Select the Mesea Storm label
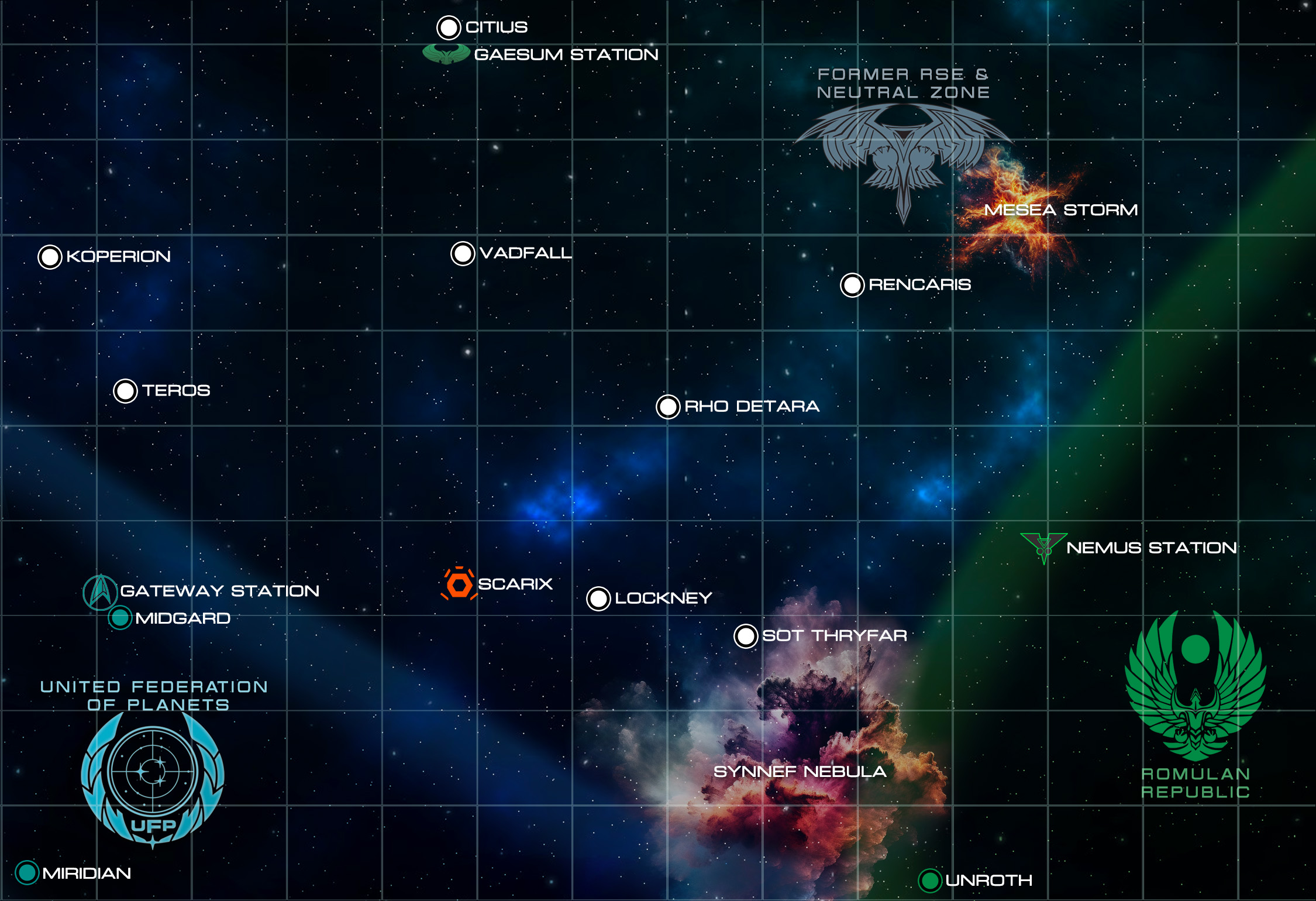The width and height of the screenshot is (1316, 901). point(1060,210)
